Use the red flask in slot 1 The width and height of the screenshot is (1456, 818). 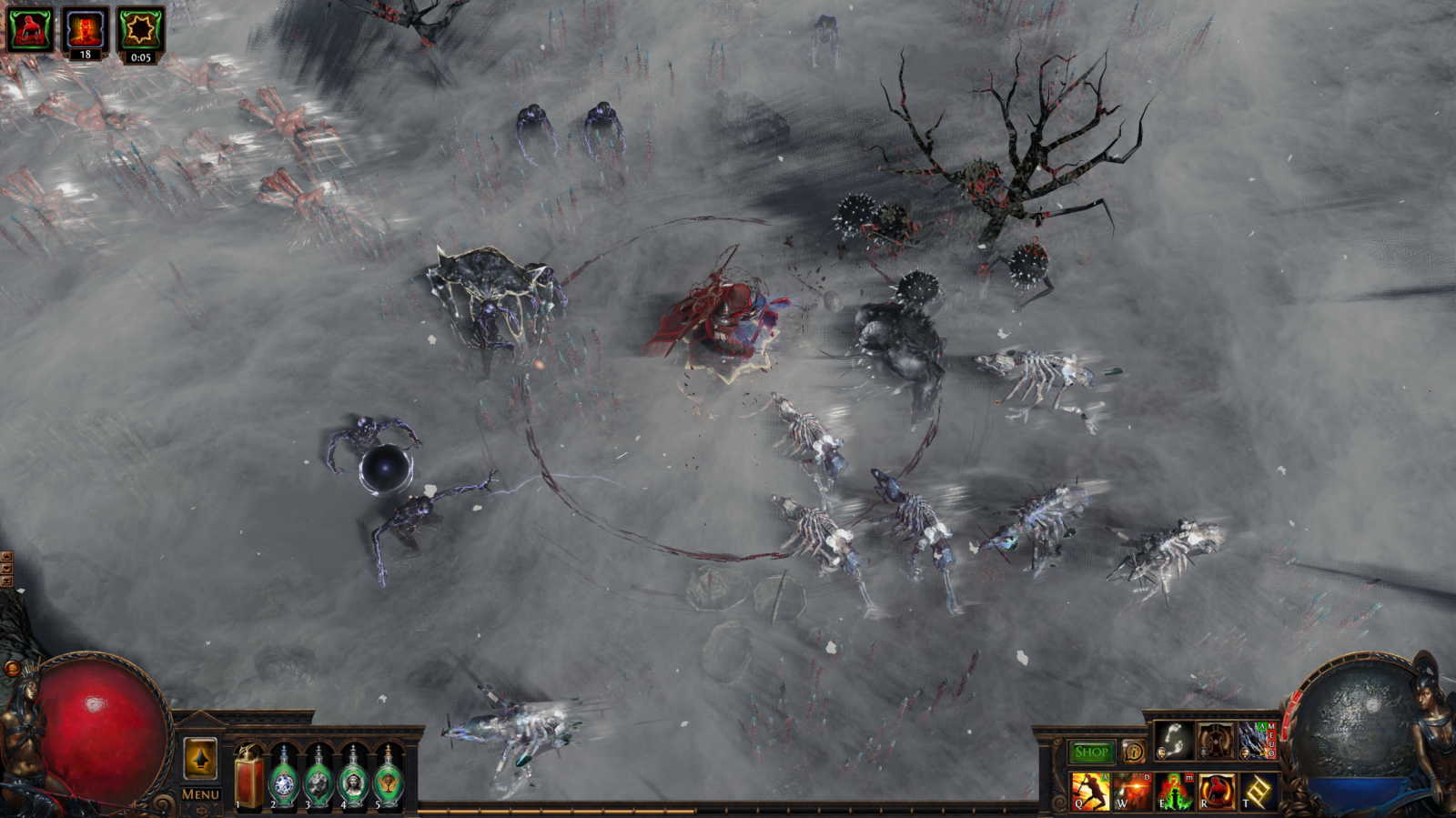coord(248,780)
